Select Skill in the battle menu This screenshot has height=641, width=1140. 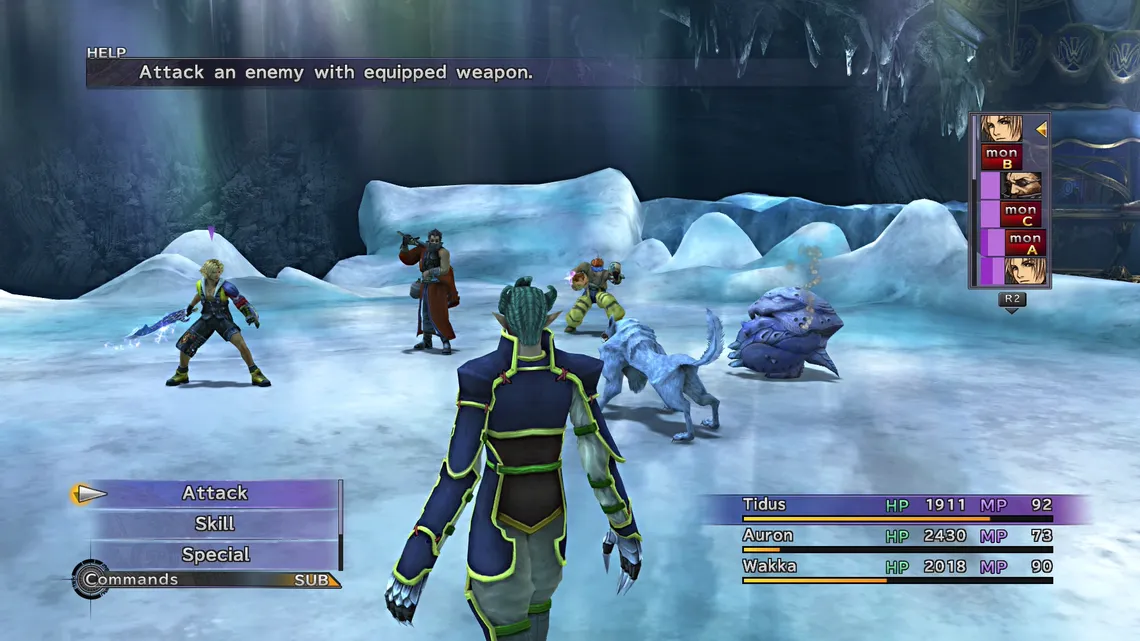tap(214, 524)
